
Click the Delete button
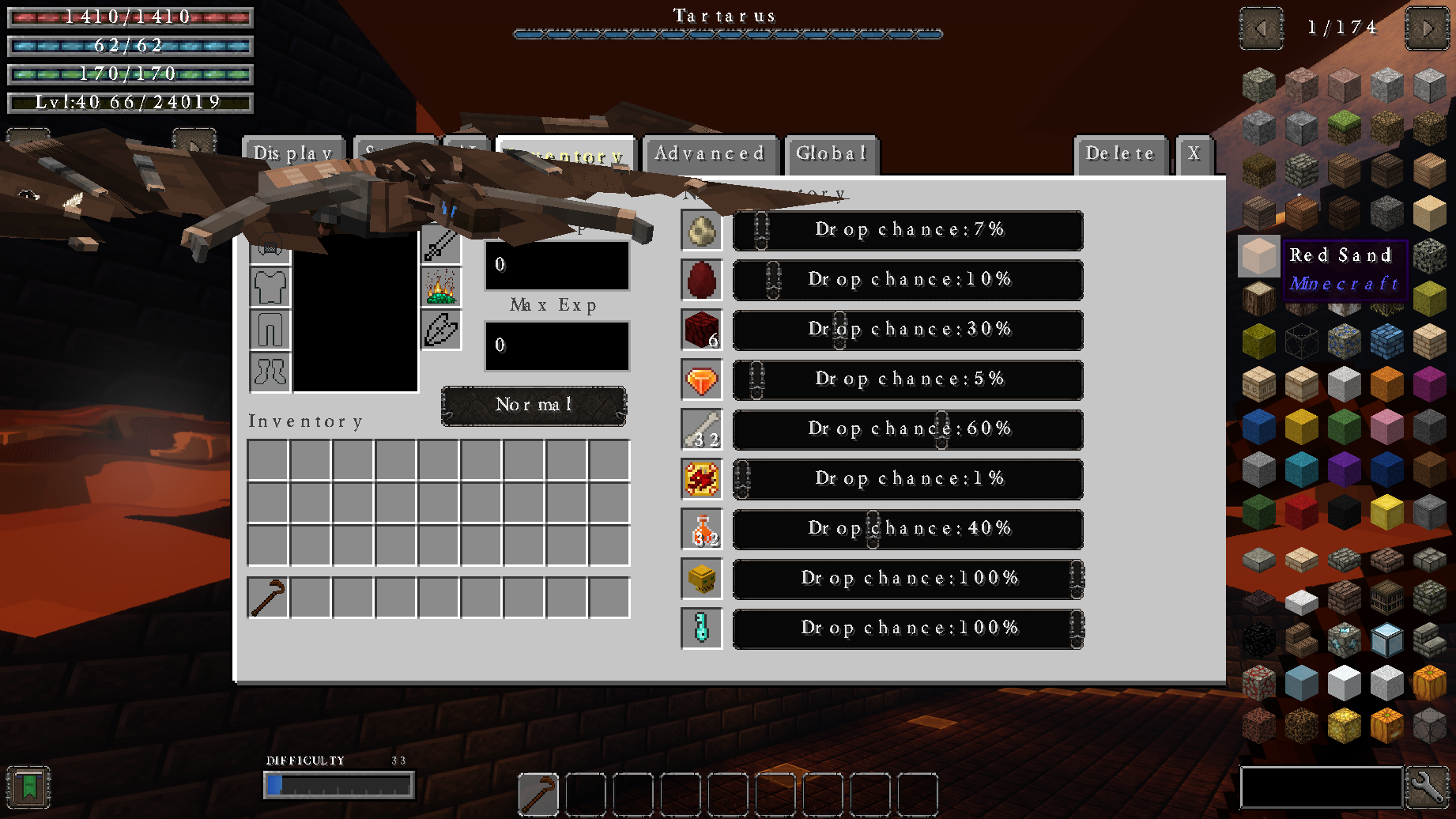pyautogui.click(x=1119, y=154)
